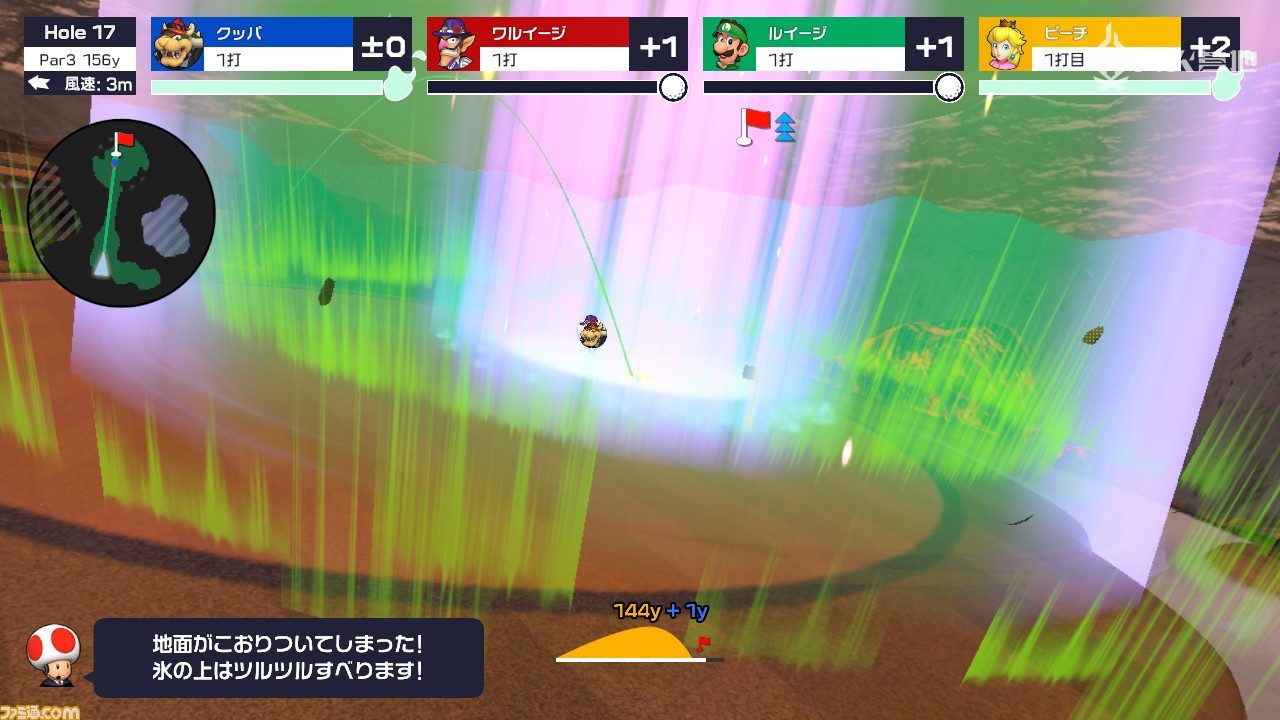The width and height of the screenshot is (1280, 720).
Task: Click Toad's portrait icon
Action: click(x=53, y=655)
